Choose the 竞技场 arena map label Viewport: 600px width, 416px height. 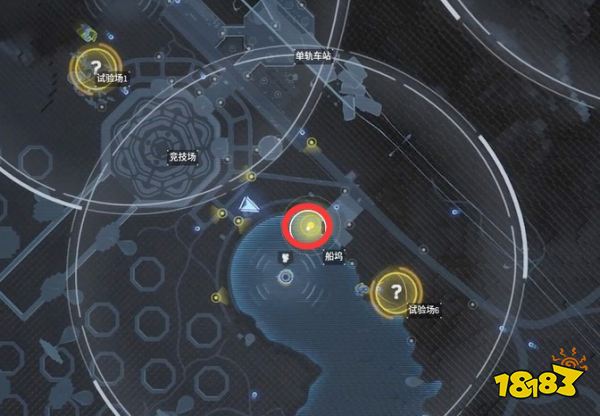[x=185, y=156]
